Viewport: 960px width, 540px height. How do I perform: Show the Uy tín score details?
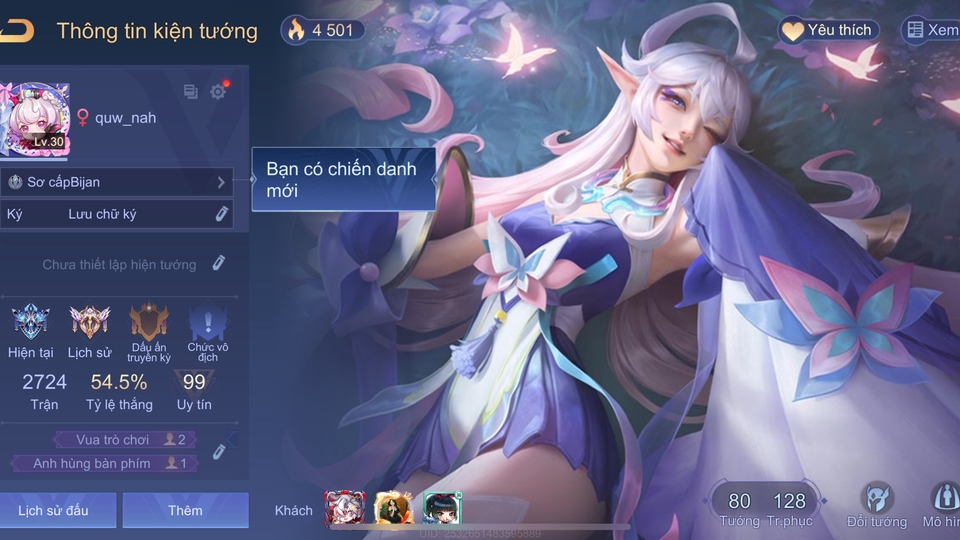194,391
